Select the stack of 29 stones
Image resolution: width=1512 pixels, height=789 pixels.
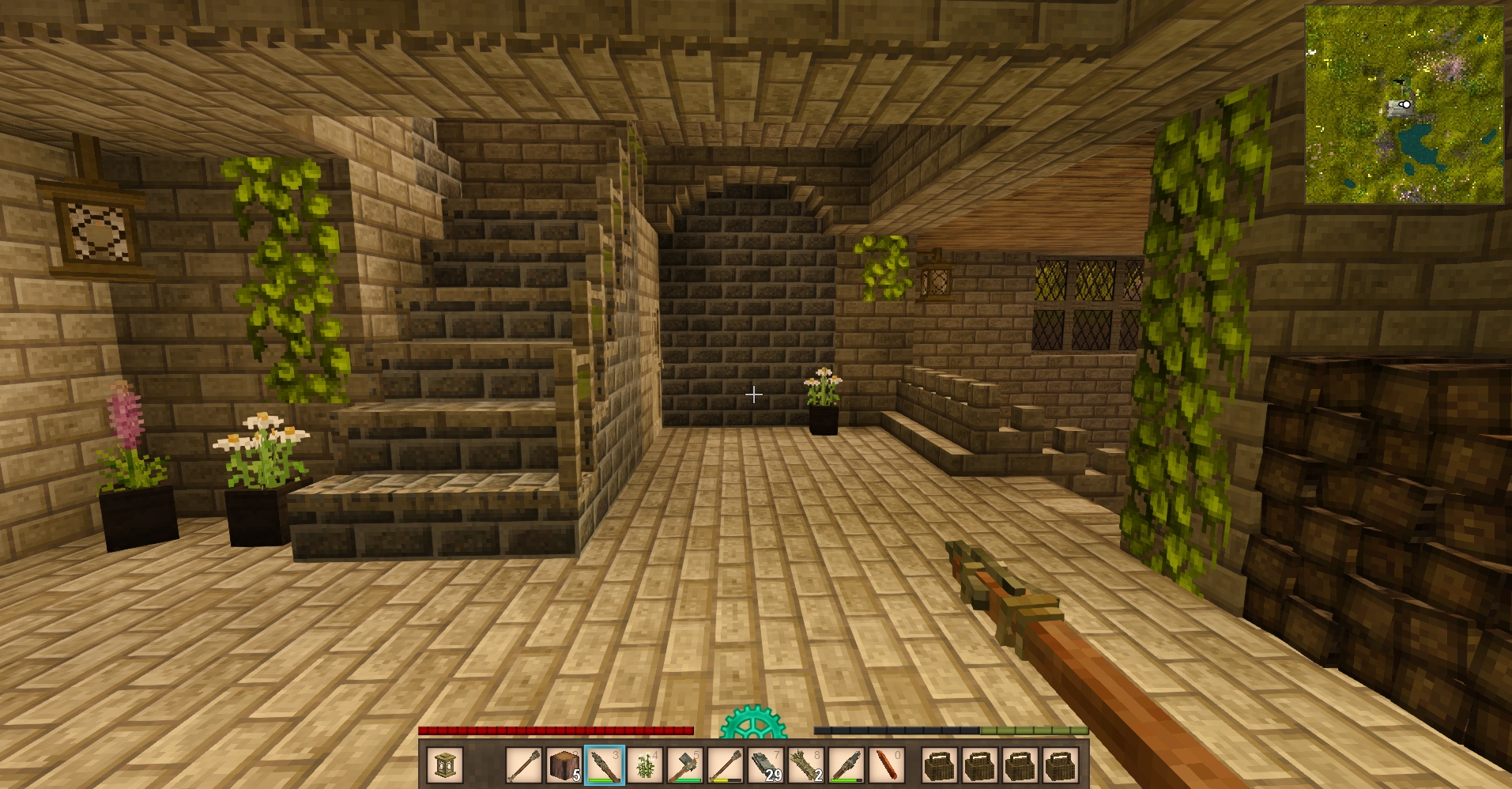[x=766, y=765]
